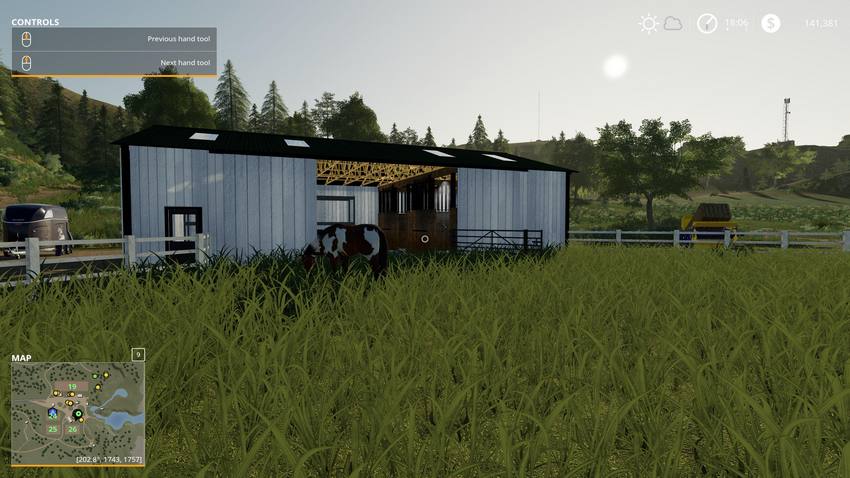Screen dimensions: 850x478
Task: Click the clock icon in the HUD
Action: click(707, 23)
